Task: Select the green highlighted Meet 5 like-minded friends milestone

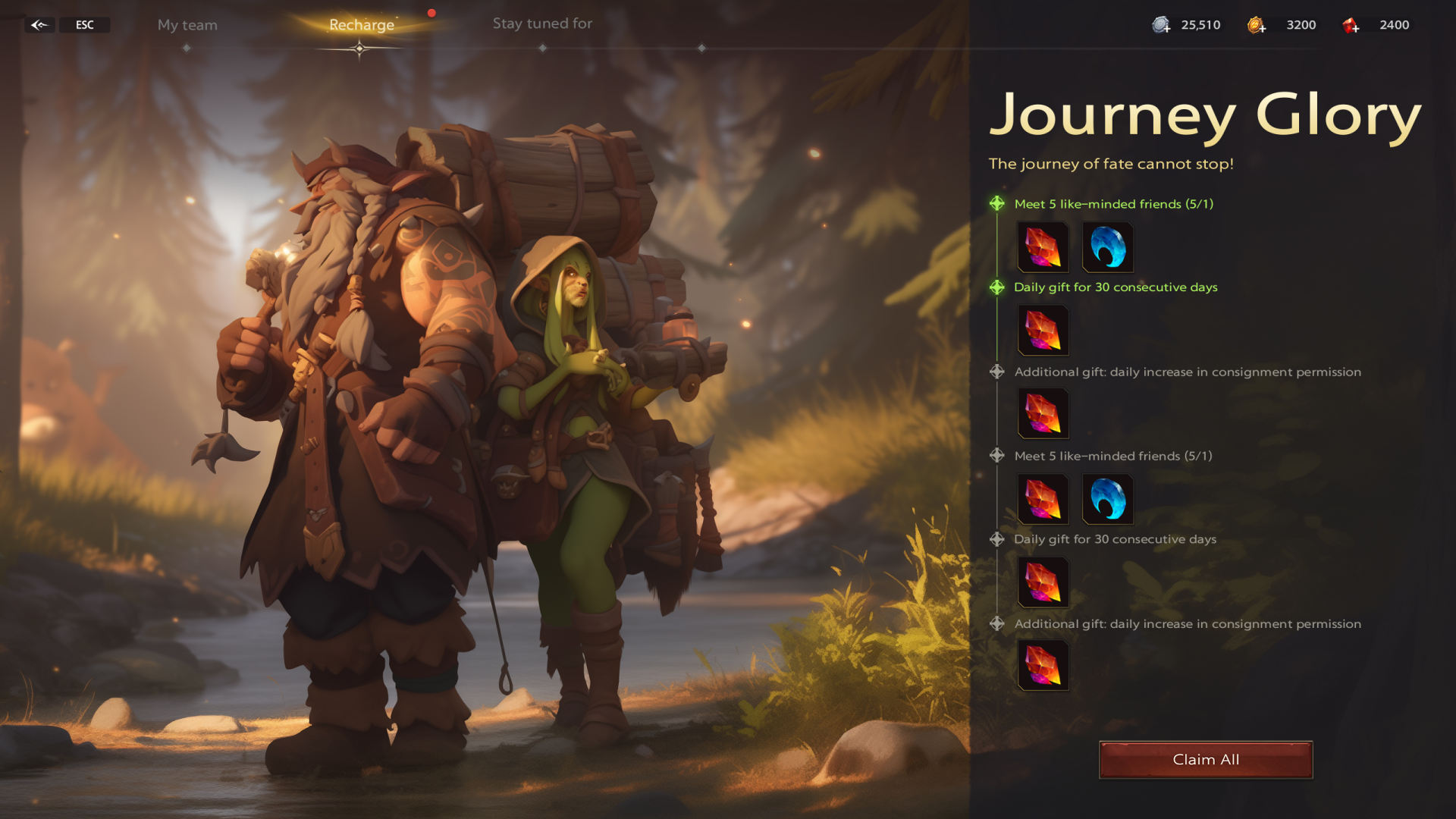Action: [1113, 204]
